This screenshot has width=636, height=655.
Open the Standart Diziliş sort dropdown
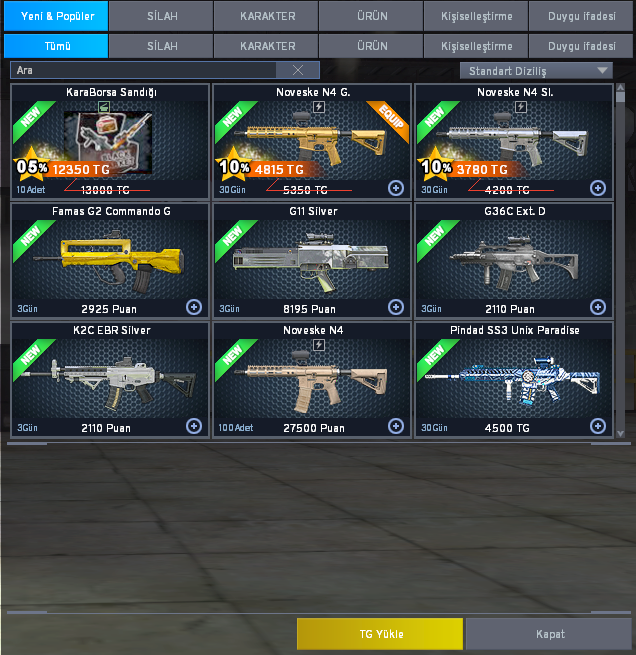pyautogui.click(x=536, y=70)
